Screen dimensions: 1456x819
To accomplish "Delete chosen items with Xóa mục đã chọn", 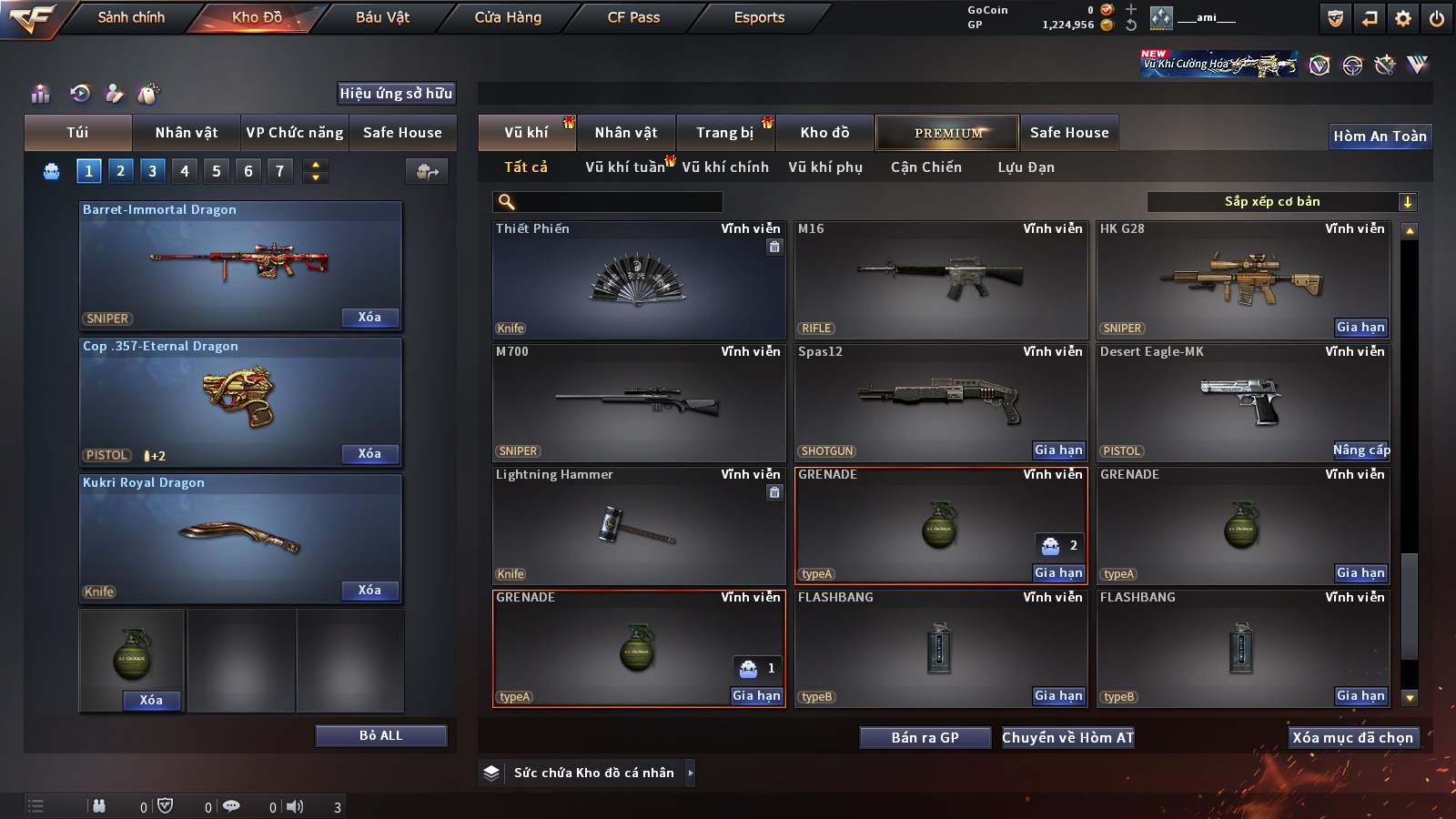I will 1352,738.
